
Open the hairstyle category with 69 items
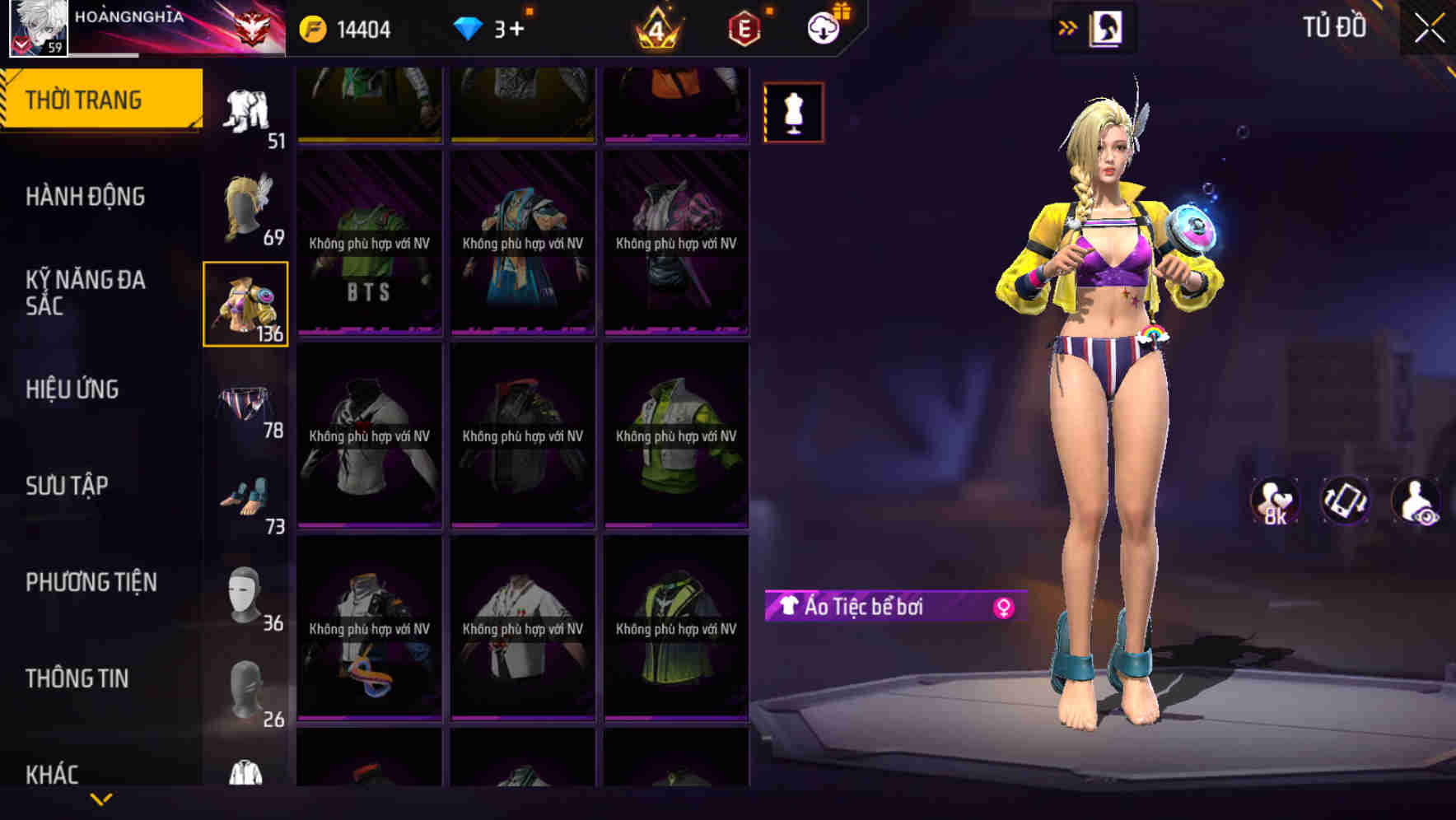[x=245, y=206]
